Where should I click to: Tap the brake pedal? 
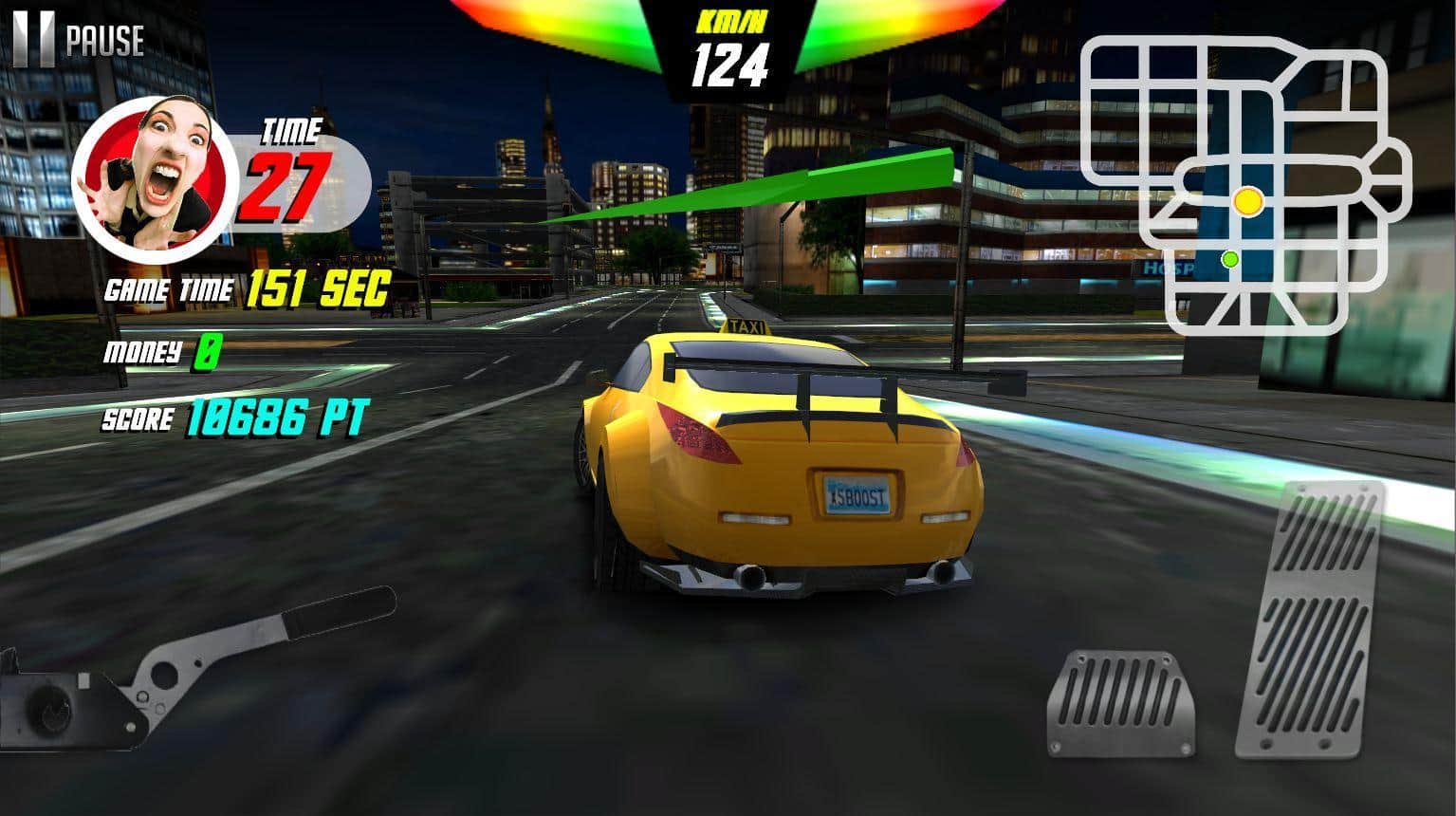pyautogui.click(x=1120, y=703)
